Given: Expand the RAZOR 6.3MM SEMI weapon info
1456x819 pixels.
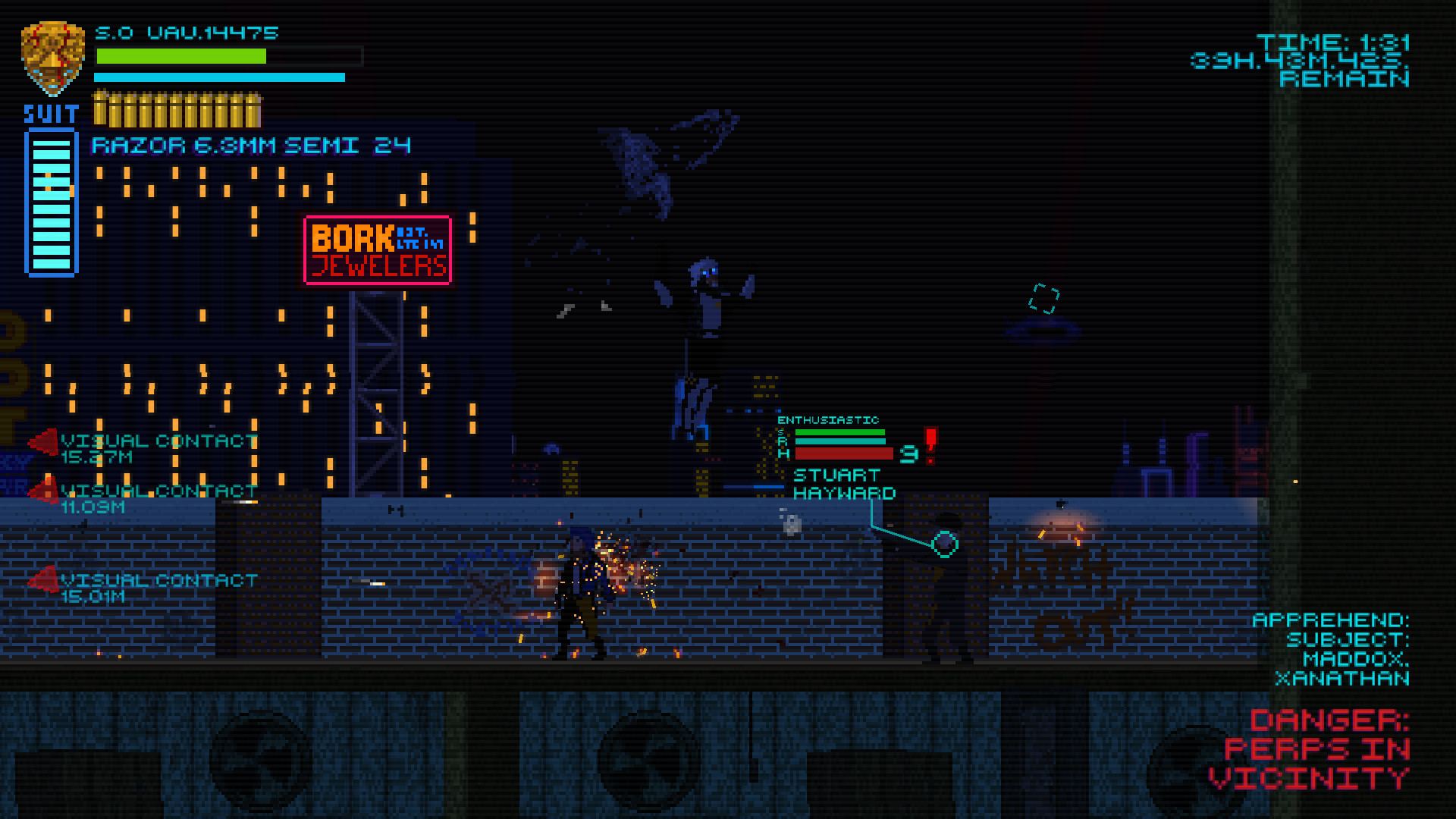Looking at the screenshot, I should tap(250, 144).
